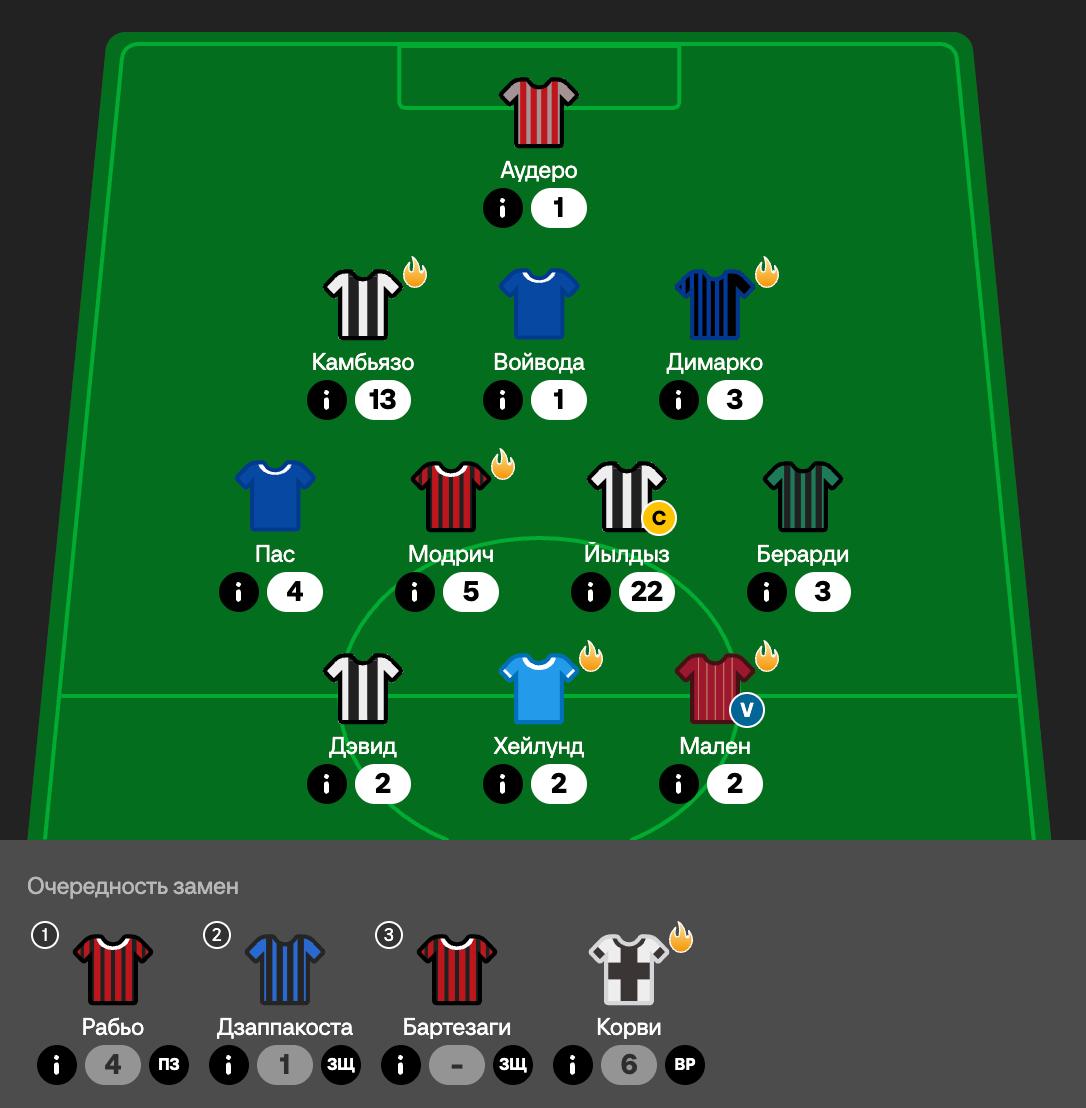
Task: Select substitute Рабьо's jersey
Action: click(x=113, y=969)
